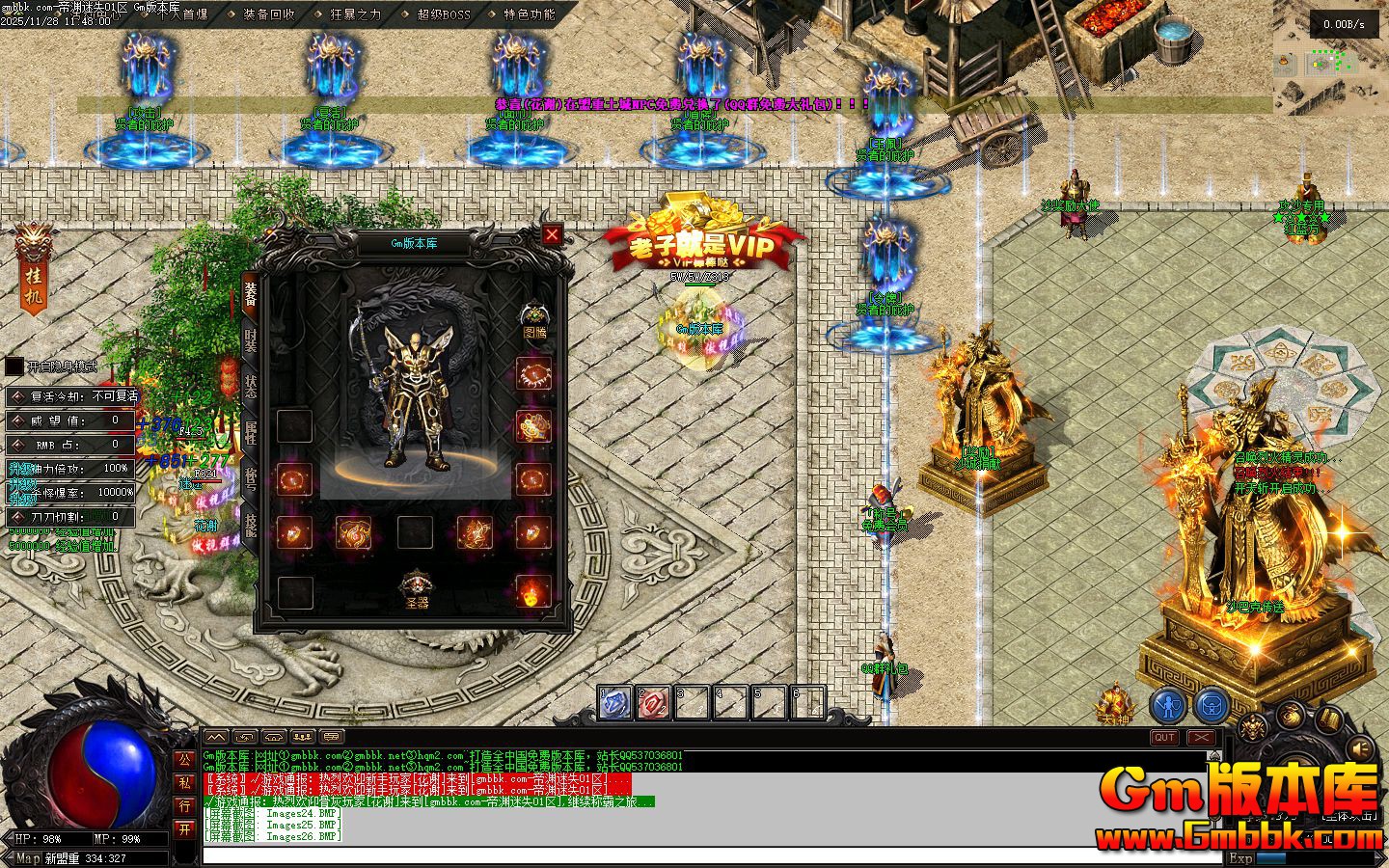Open the 状态 status tab
The height and width of the screenshot is (868, 1389).
pos(250,387)
